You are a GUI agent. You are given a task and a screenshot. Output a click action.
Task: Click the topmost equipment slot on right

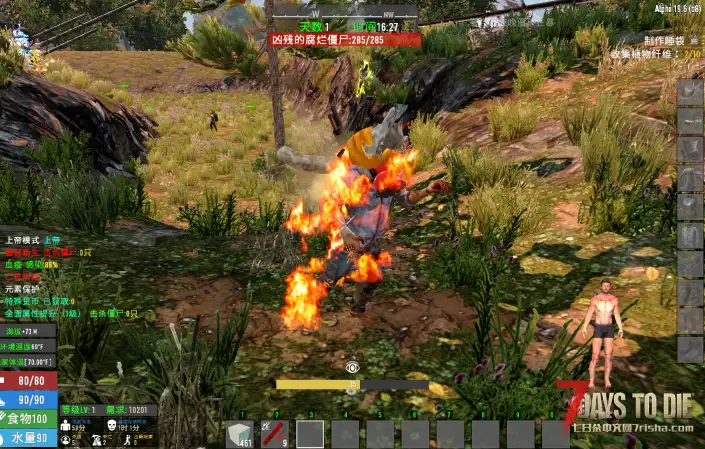coord(690,92)
